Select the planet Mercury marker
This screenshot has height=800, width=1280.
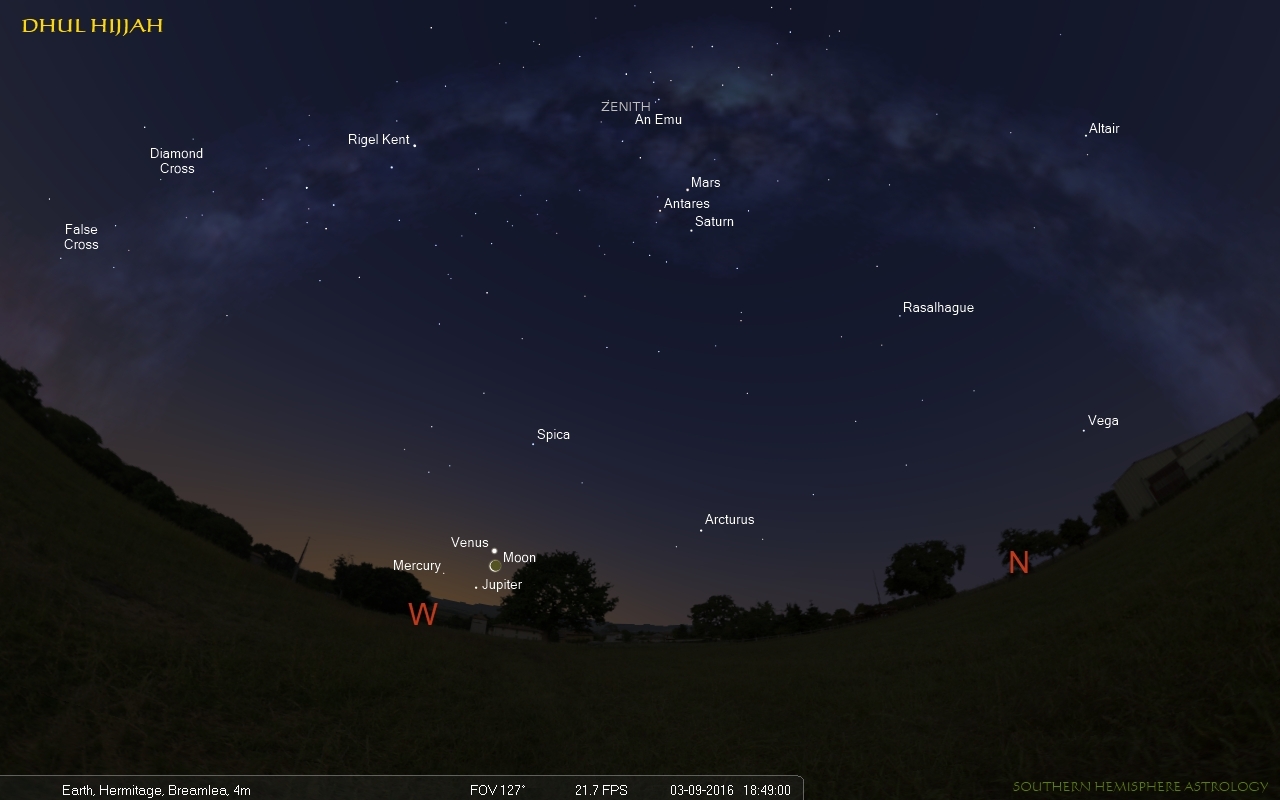pyautogui.click(x=443, y=573)
